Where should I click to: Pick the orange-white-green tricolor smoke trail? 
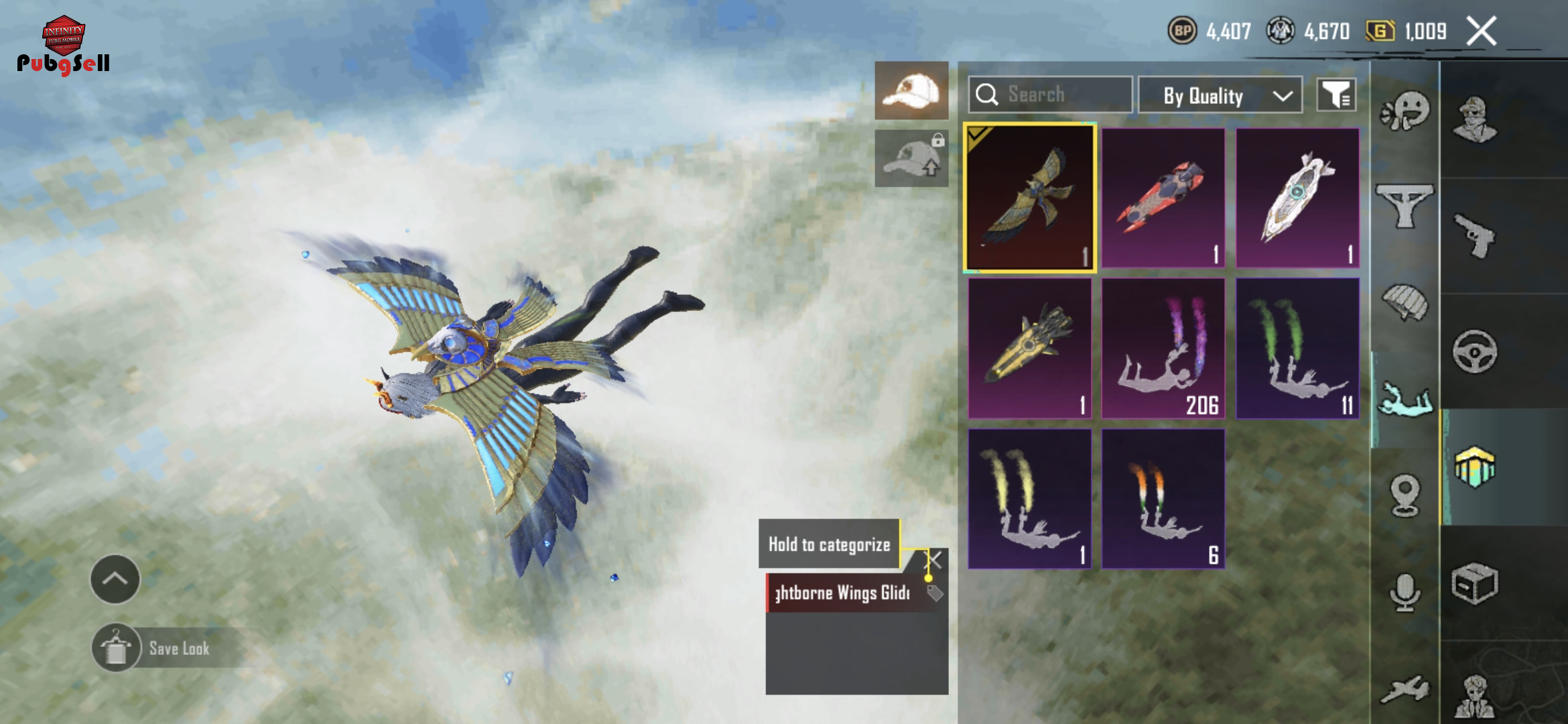pos(1163,499)
